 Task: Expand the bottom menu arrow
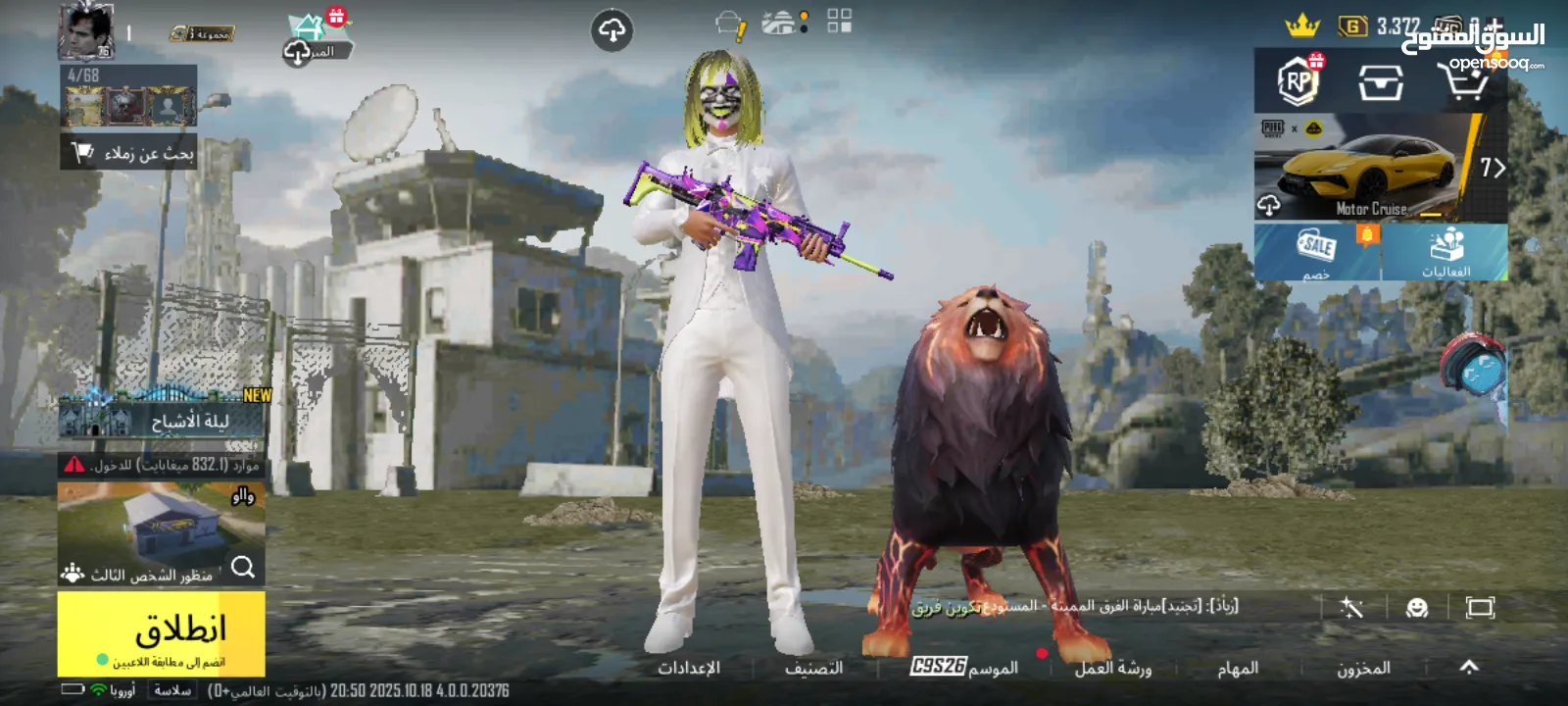coord(1468,667)
